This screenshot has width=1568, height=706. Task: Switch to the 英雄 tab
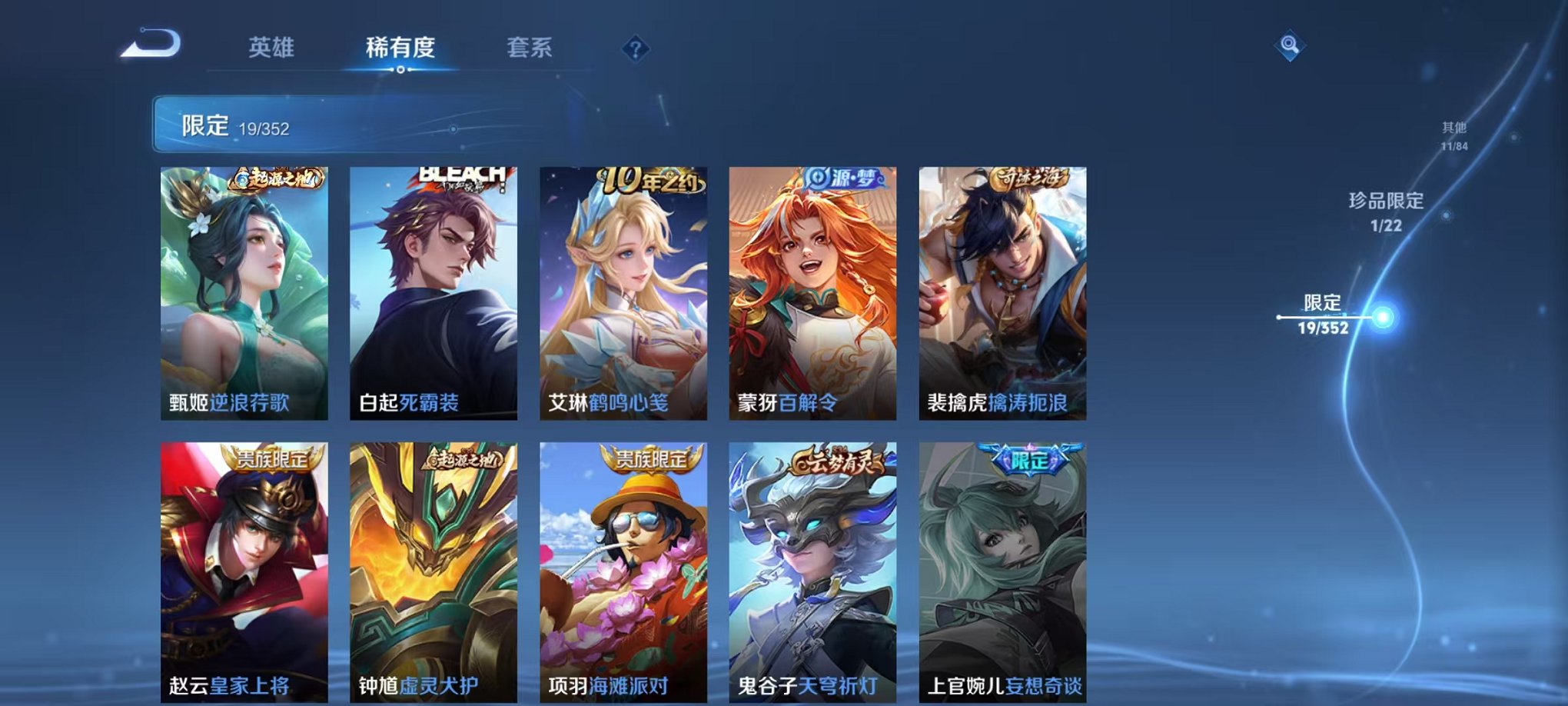pyautogui.click(x=271, y=48)
